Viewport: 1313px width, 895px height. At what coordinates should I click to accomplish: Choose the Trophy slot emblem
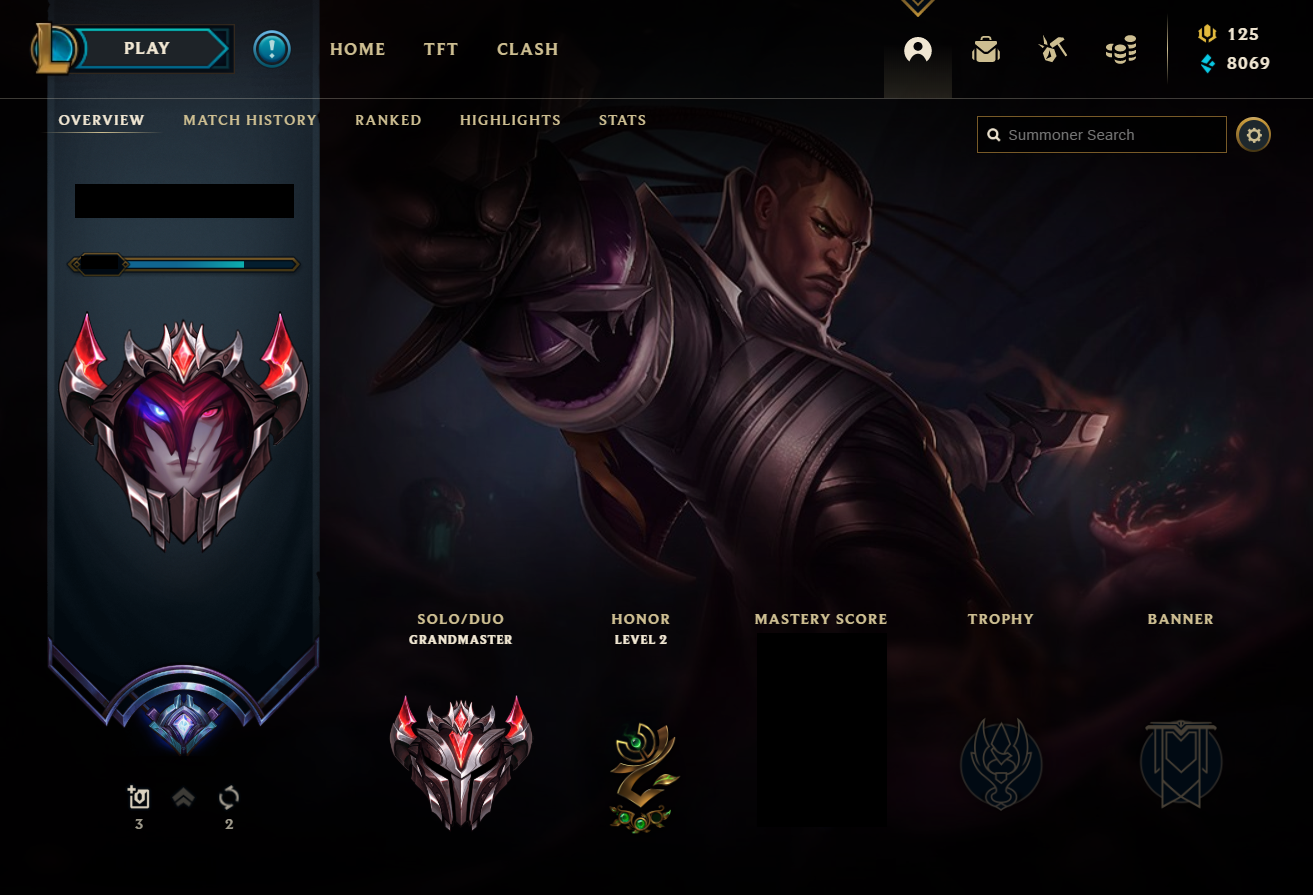point(1001,764)
